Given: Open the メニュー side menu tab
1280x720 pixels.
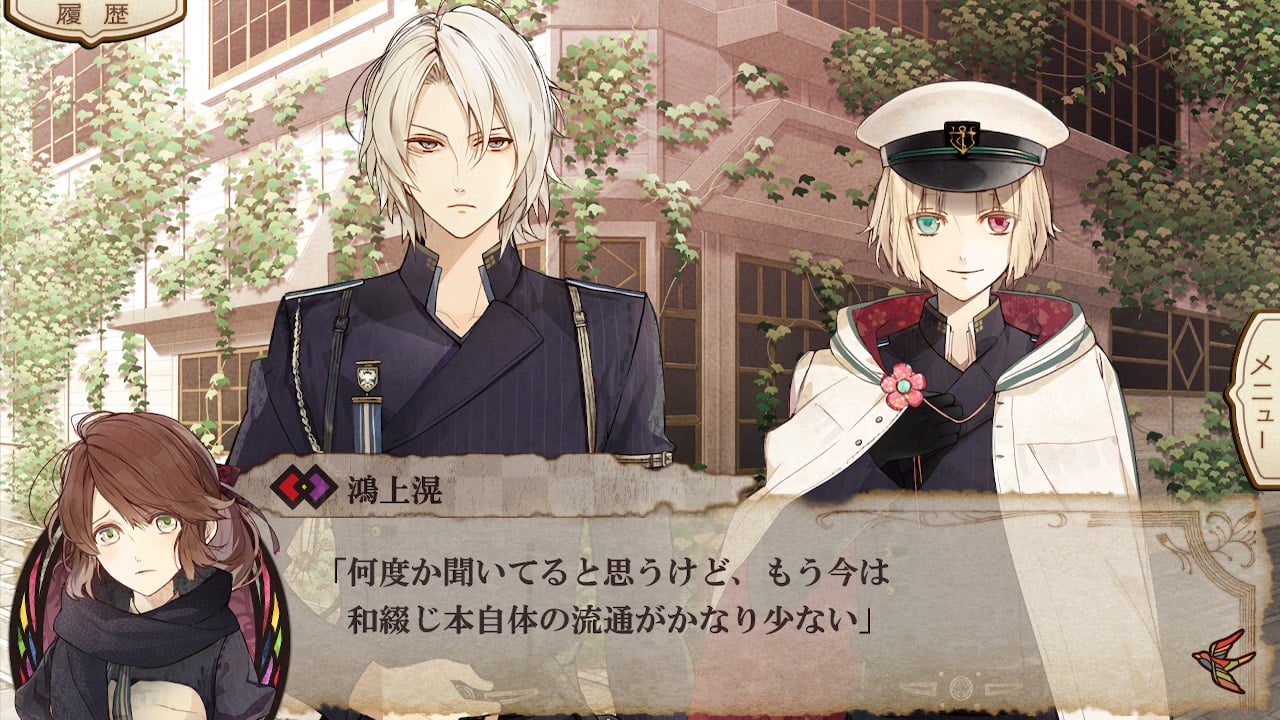Looking at the screenshot, I should (1257, 398).
